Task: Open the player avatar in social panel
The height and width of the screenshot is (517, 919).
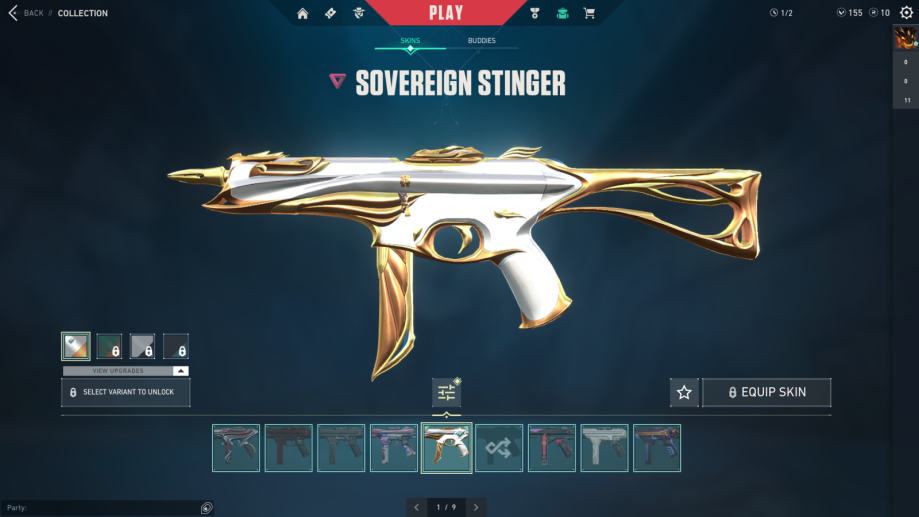Action: (905, 39)
